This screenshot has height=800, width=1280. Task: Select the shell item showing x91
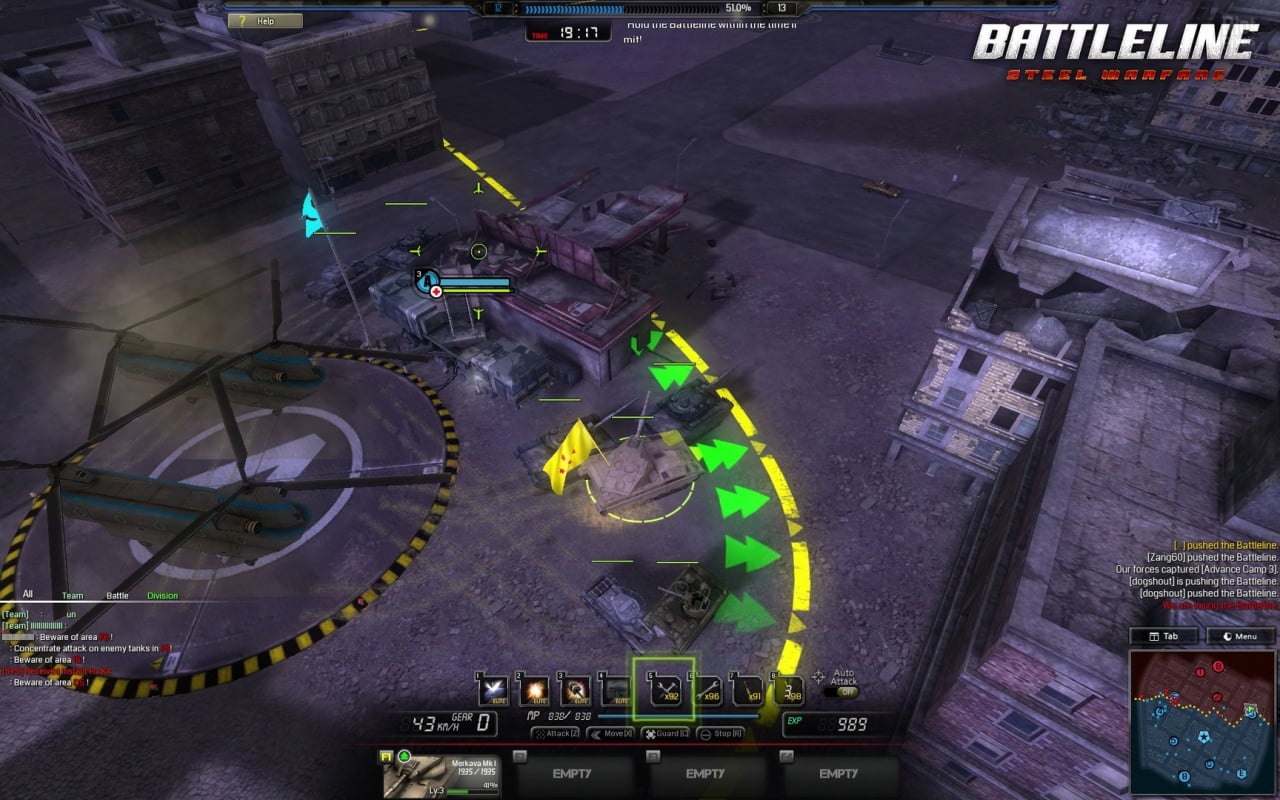[748, 690]
